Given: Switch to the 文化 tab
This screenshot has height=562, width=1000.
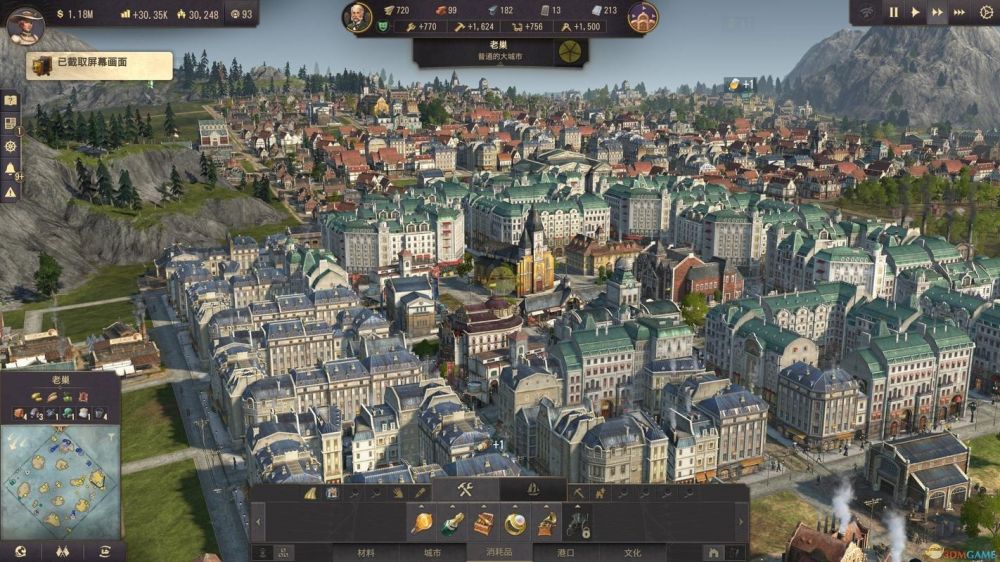Looking at the screenshot, I should 632,552.
